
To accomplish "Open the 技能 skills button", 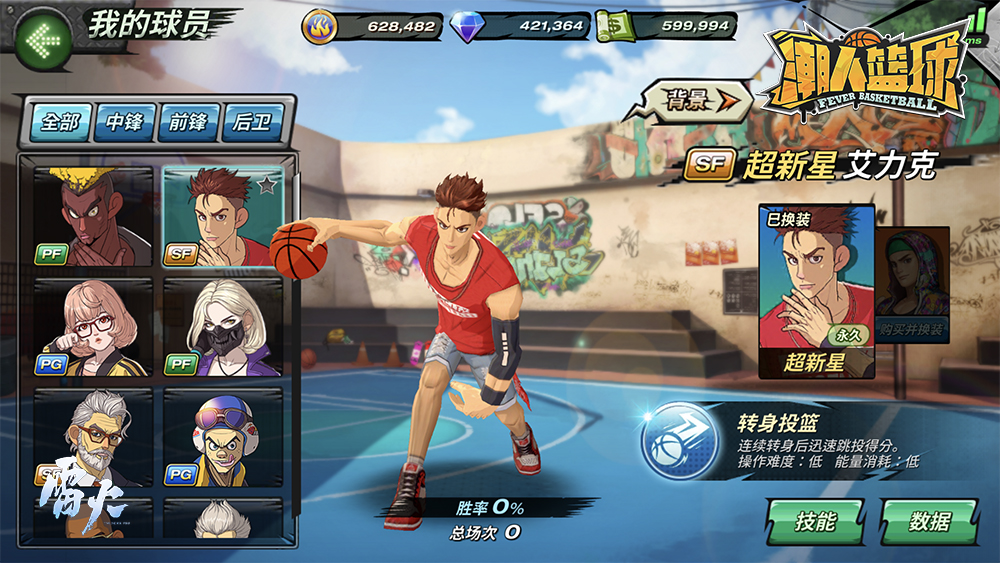I will coord(815,521).
